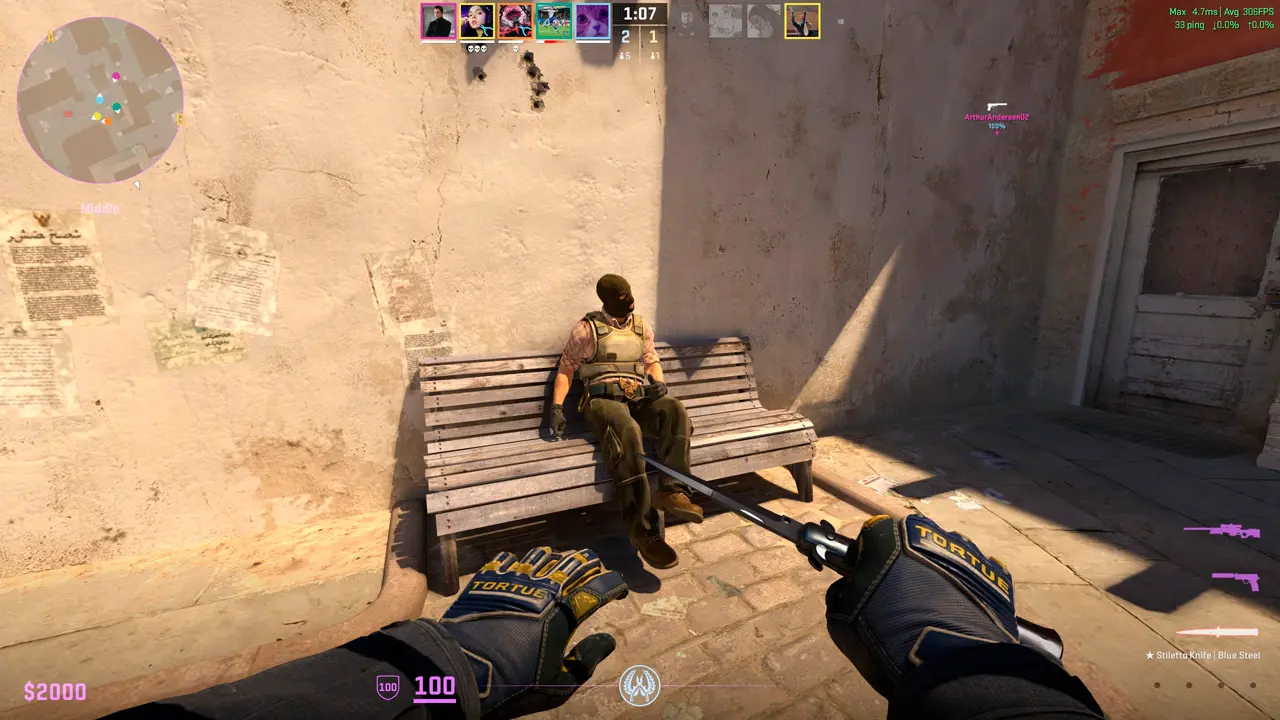Click the circular minimap radar
The image size is (1280, 720).
pyautogui.click(x=100, y=100)
